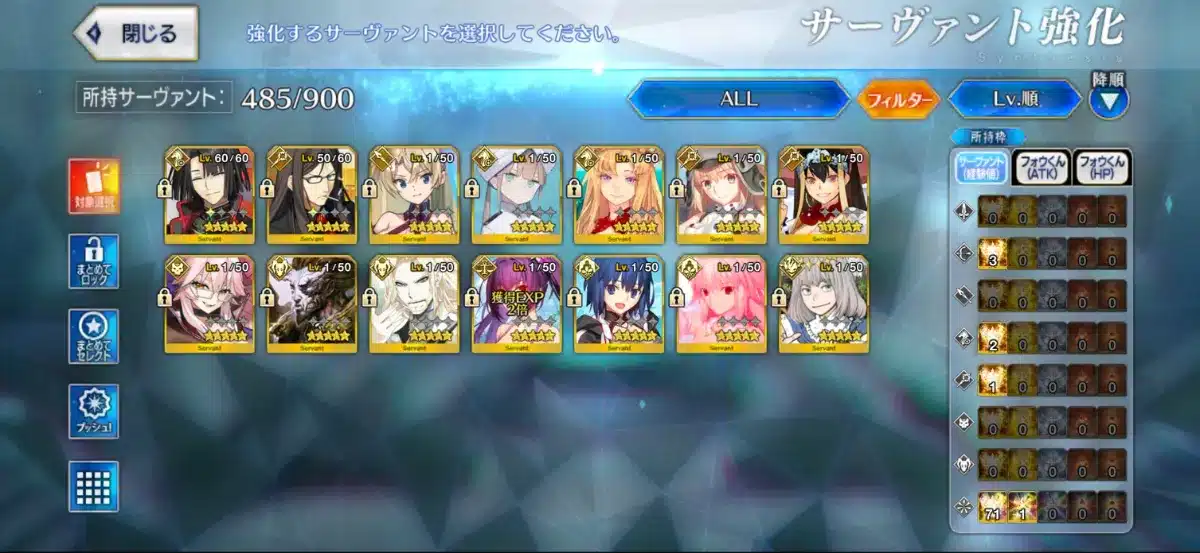Image resolution: width=1200 pixels, height=553 pixels.
Task: Open the ALL class selector
Action: pos(739,99)
